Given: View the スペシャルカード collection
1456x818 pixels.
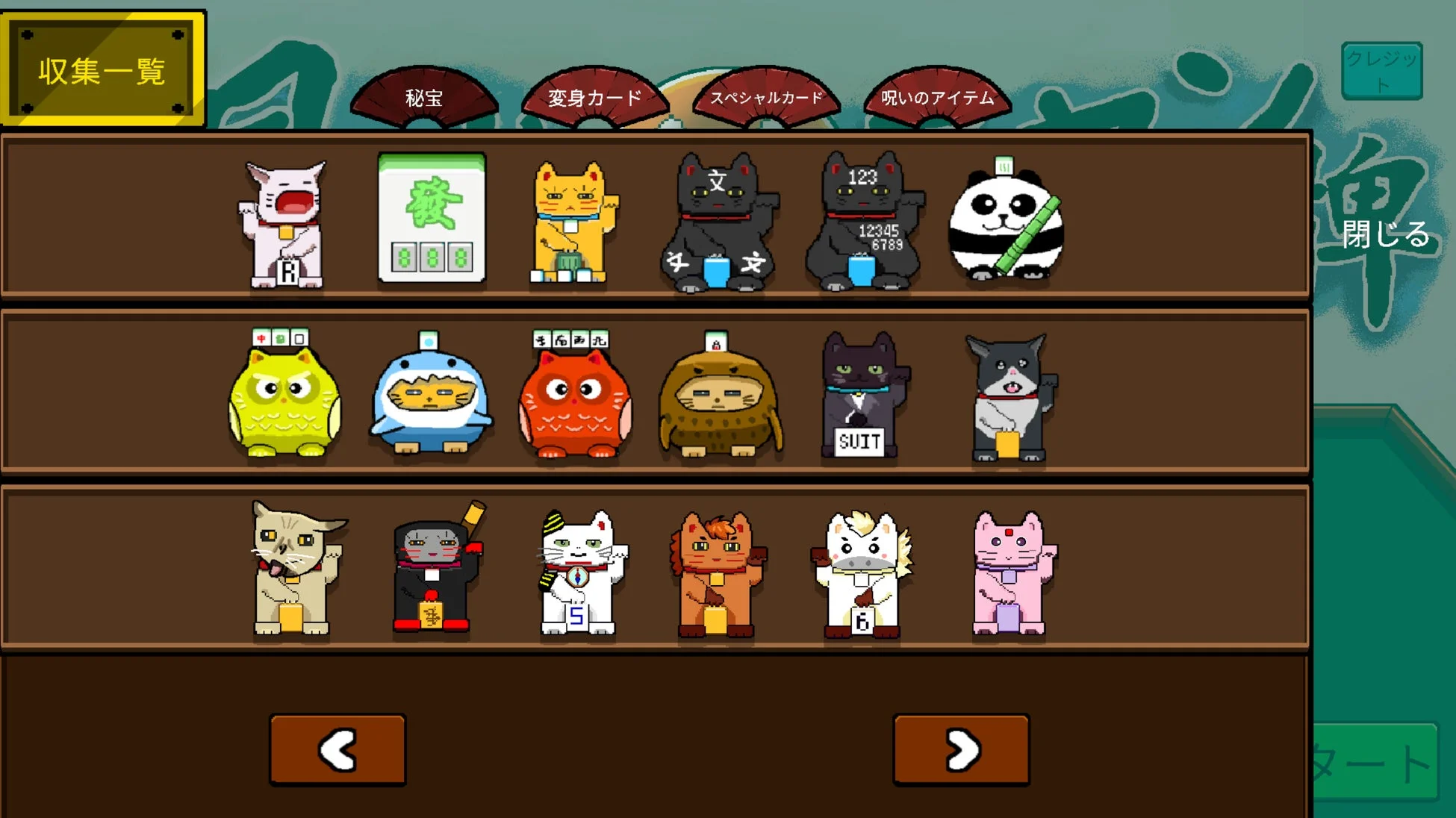Looking at the screenshot, I should pos(769,96).
